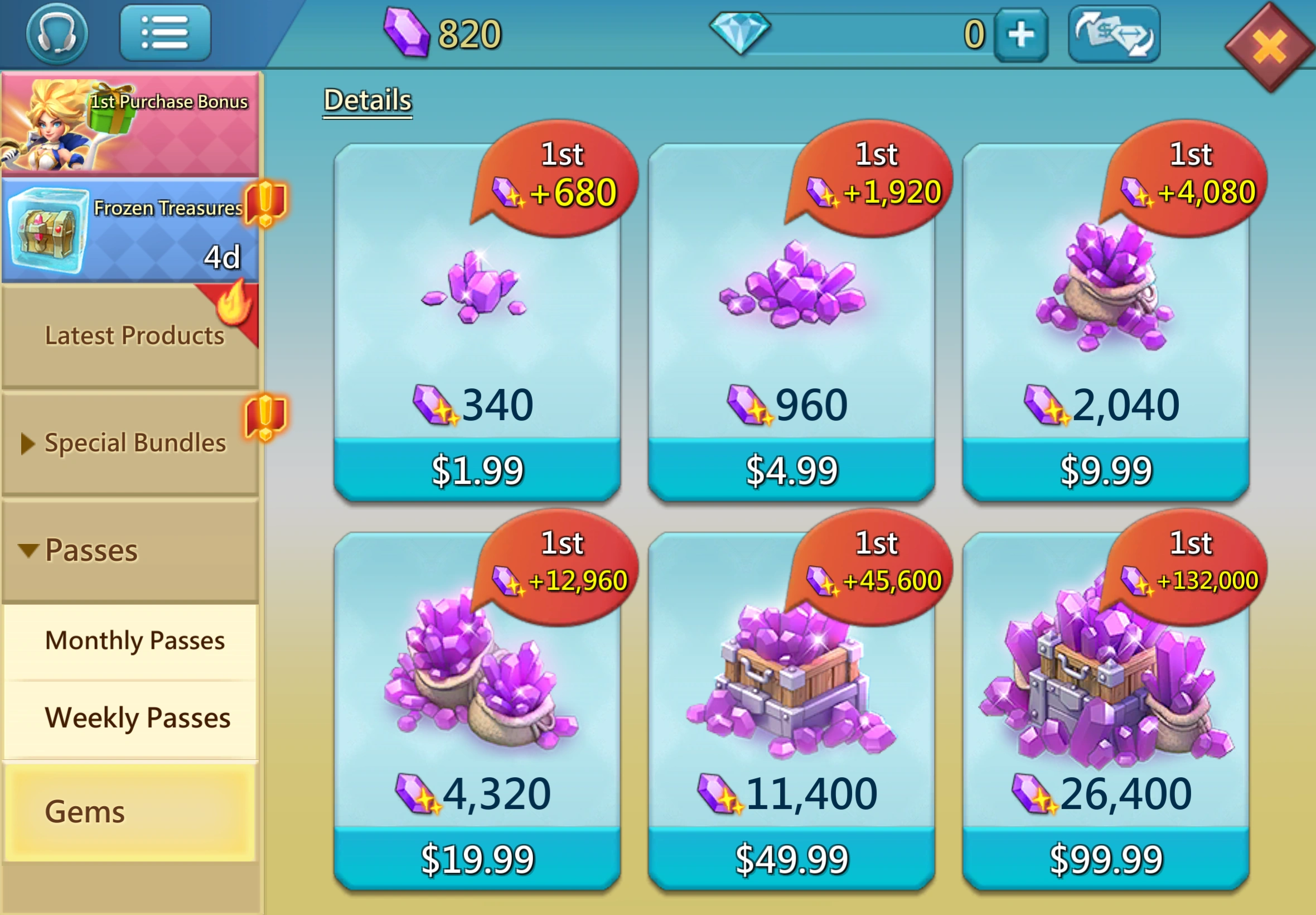This screenshot has height=915, width=1316.
Task: Purchase the 4,320 gems pack for $19.99
Action: click(x=477, y=858)
